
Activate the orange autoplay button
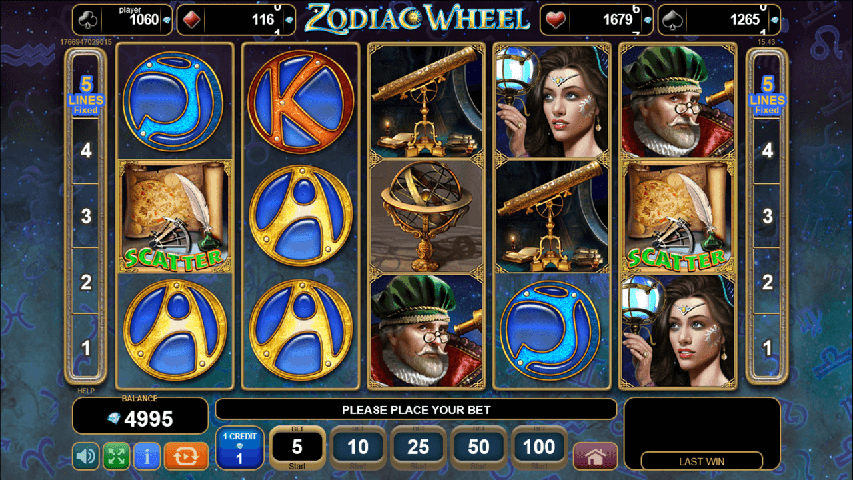pos(186,457)
